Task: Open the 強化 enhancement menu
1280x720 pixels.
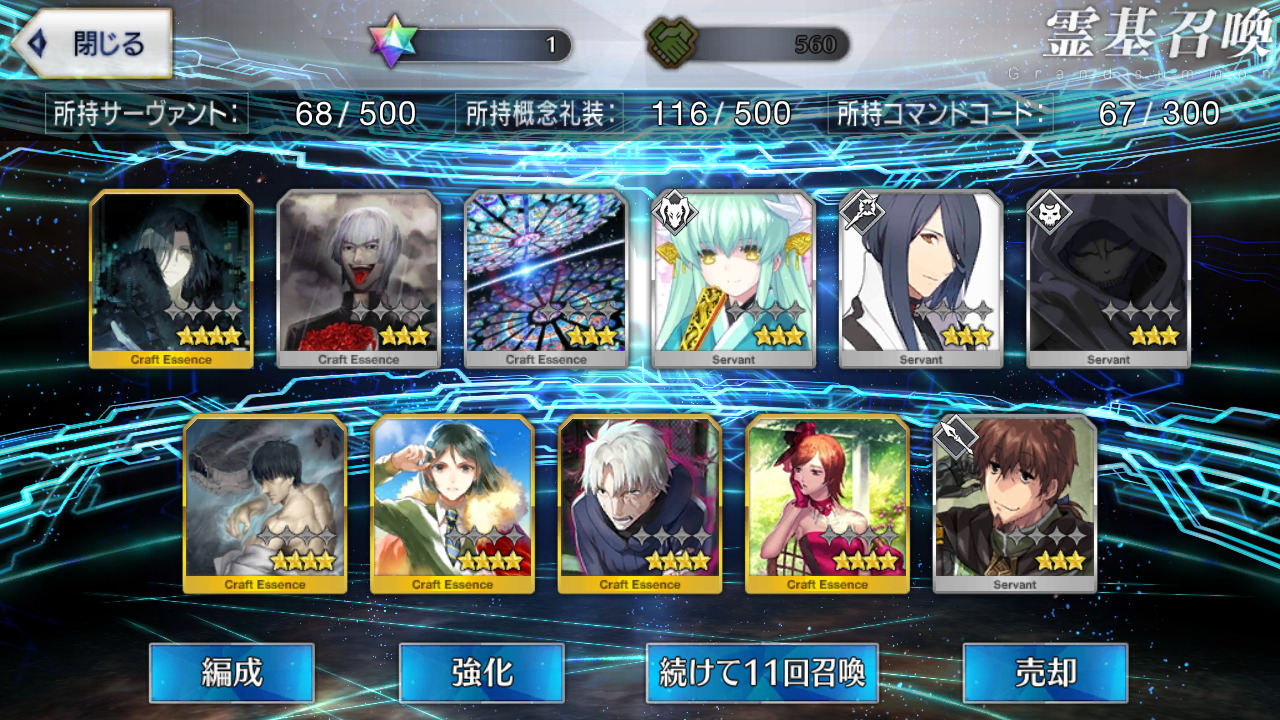Action: point(481,673)
